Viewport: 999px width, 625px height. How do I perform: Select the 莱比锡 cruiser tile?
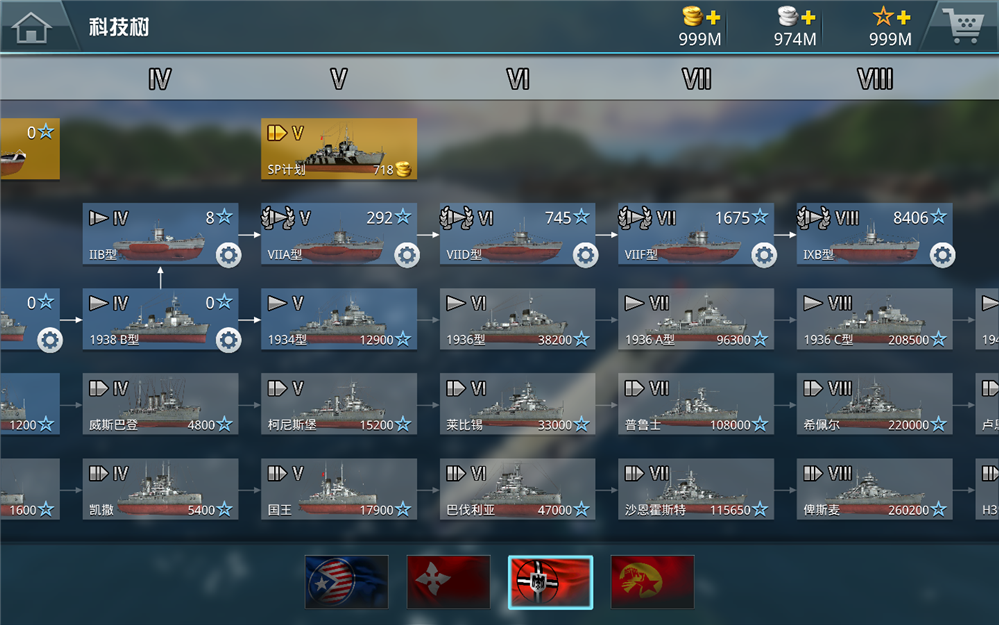(518, 404)
